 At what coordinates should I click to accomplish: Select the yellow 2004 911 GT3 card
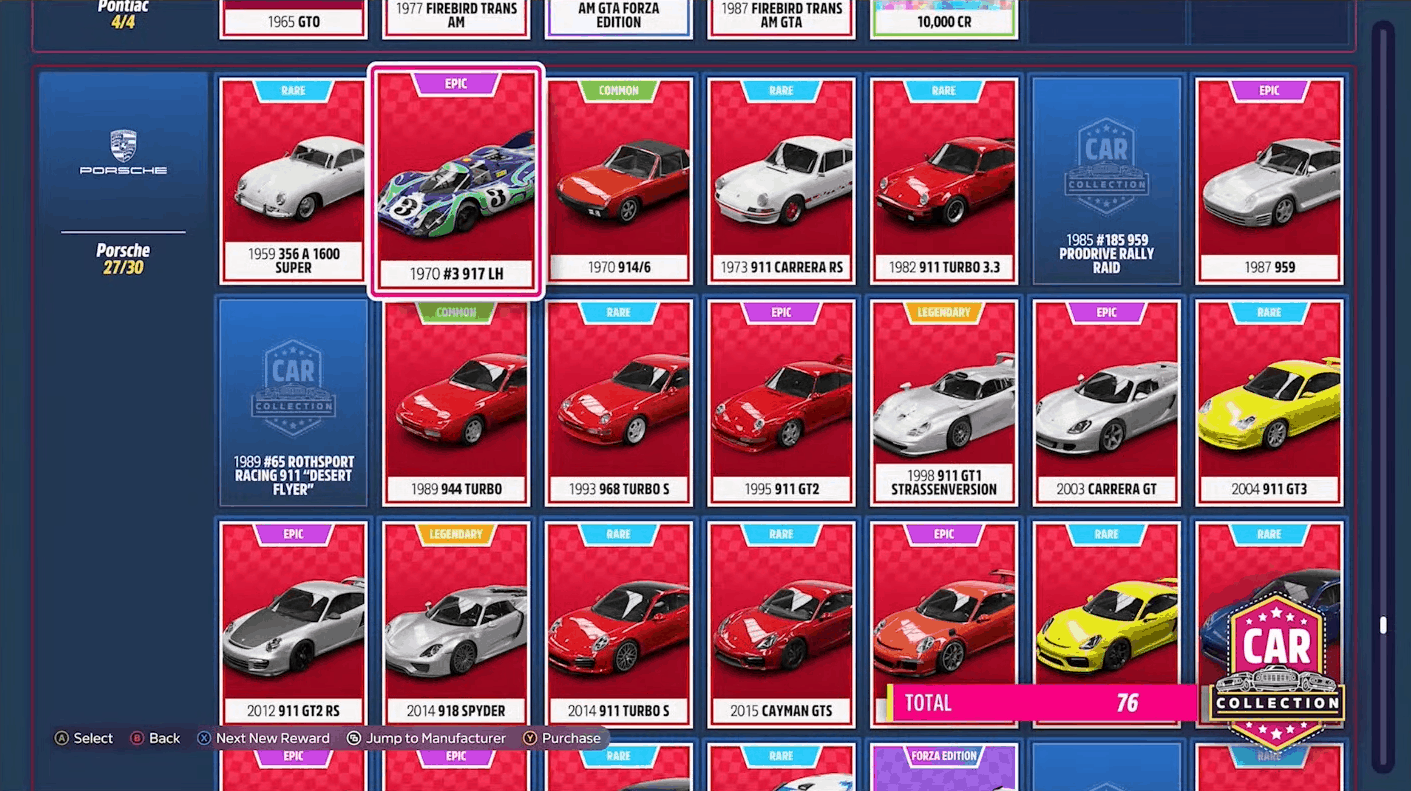(1268, 400)
